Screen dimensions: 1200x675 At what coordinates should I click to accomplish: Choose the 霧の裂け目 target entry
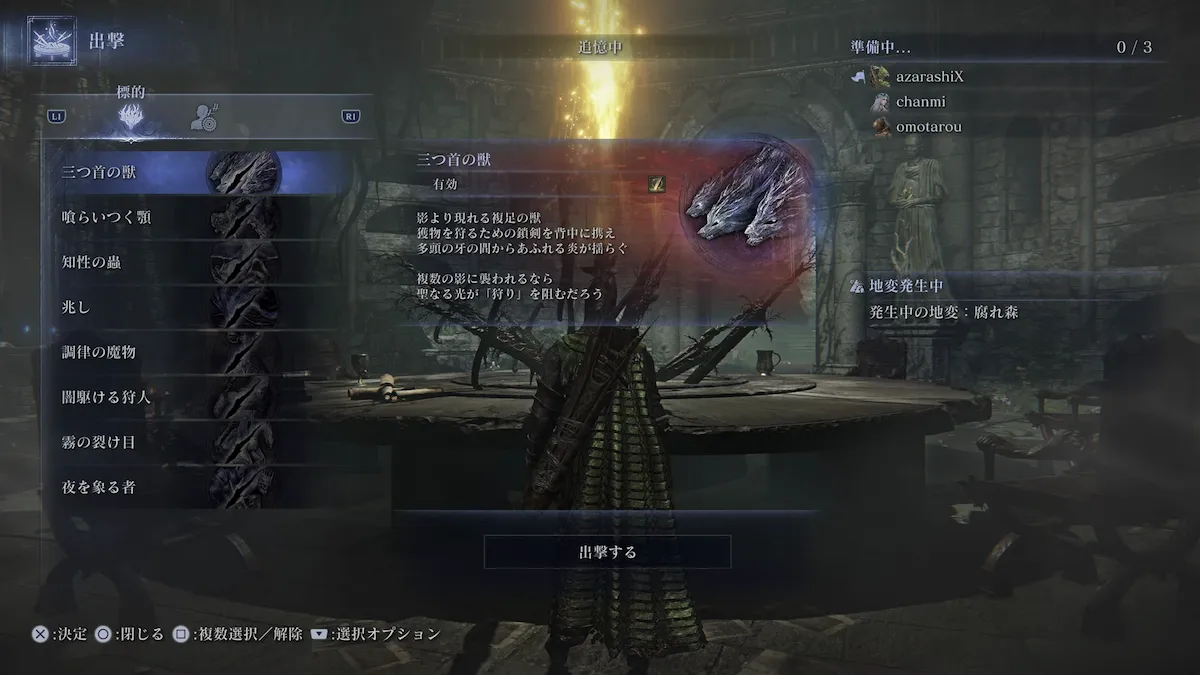coord(200,442)
